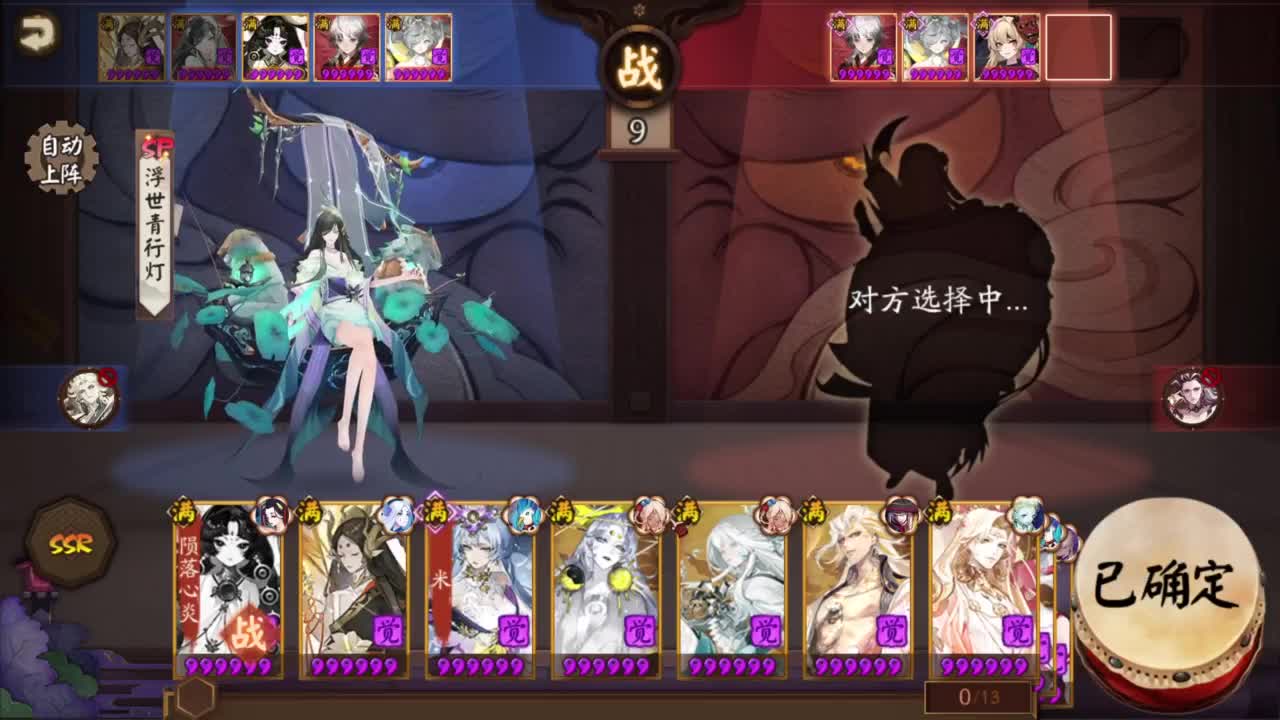Click the 满 badge on the 陨落心炎 card

pos(183,510)
